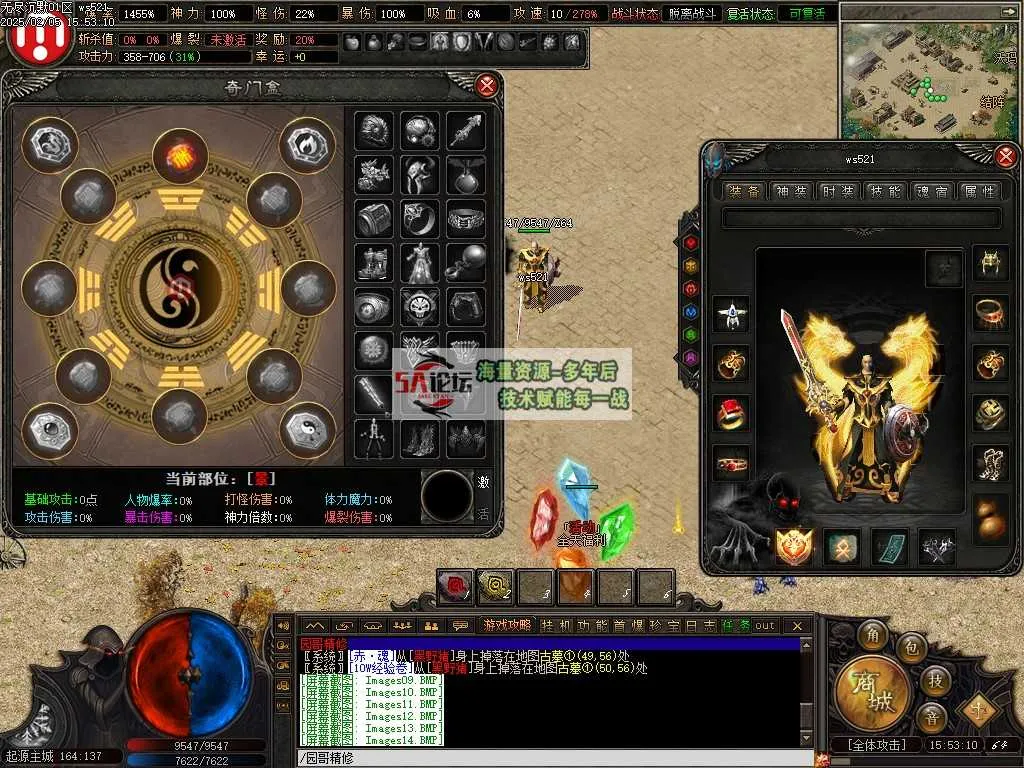Open the bag with the 包 button
The height and width of the screenshot is (768, 1024).
[910, 648]
